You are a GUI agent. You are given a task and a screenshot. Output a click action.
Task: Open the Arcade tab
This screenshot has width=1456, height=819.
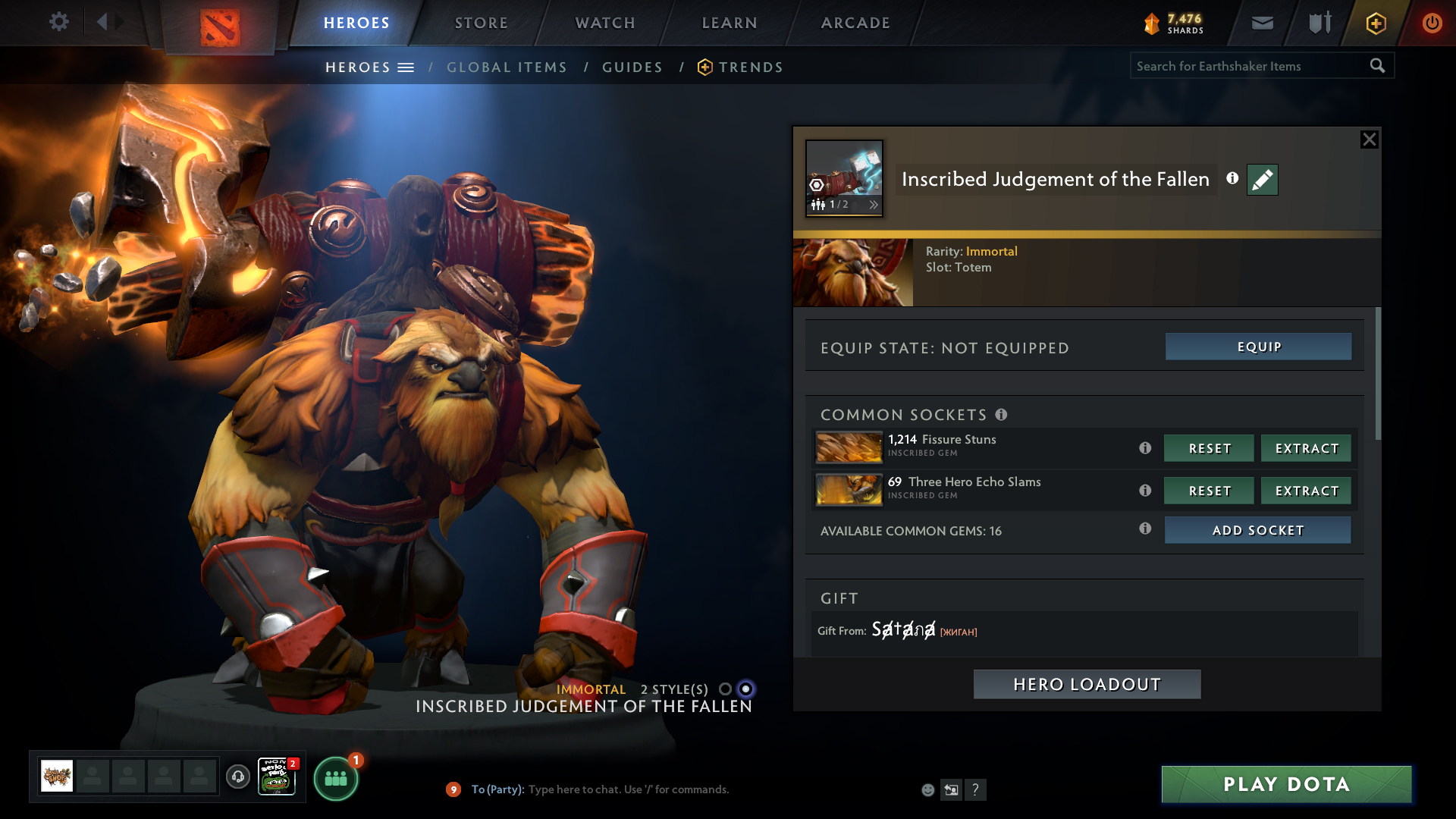855,23
